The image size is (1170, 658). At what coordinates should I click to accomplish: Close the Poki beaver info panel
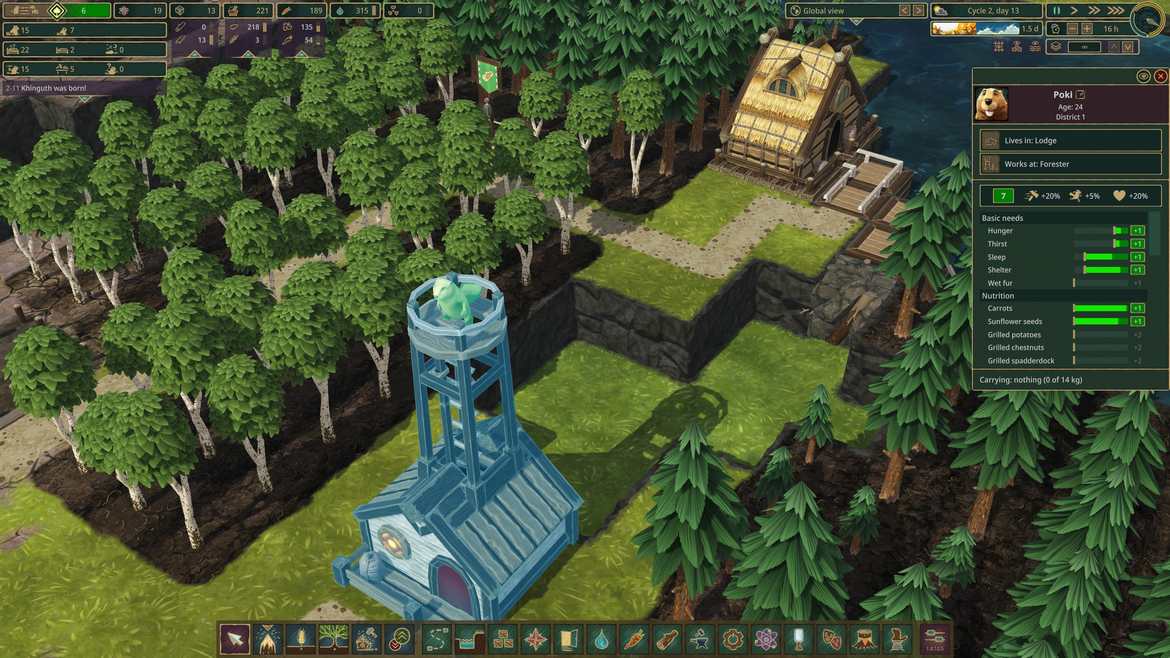(1160, 76)
